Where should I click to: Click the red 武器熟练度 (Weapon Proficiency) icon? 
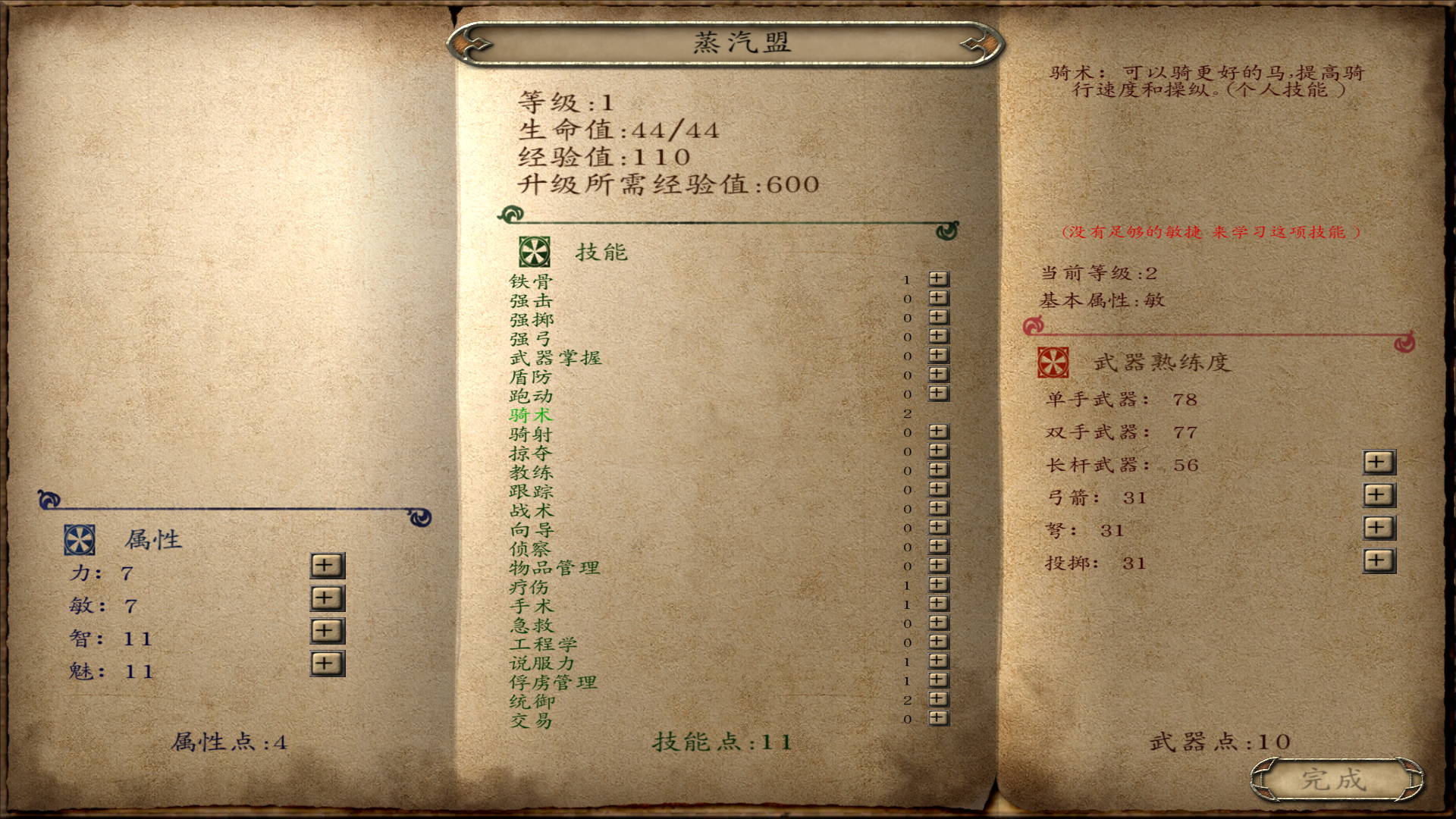1054,363
